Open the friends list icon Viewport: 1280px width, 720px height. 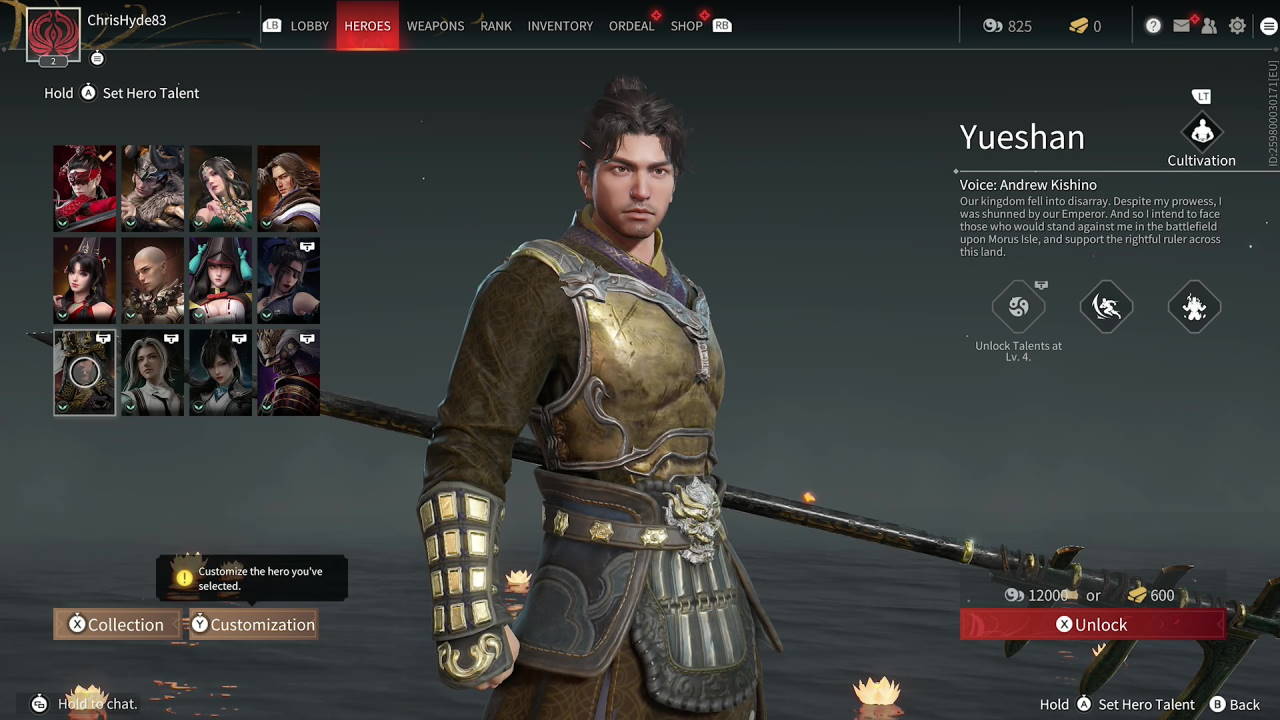(1210, 25)
